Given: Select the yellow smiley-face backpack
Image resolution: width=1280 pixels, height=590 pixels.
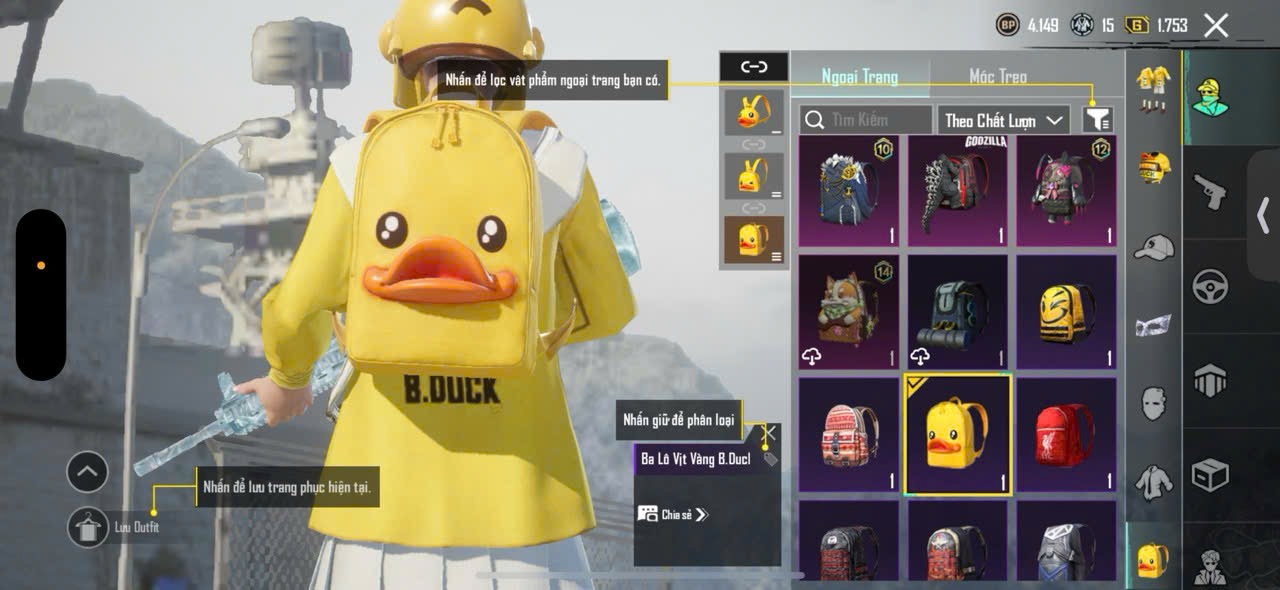Looking at the screenshot, I should point(1066,313).
